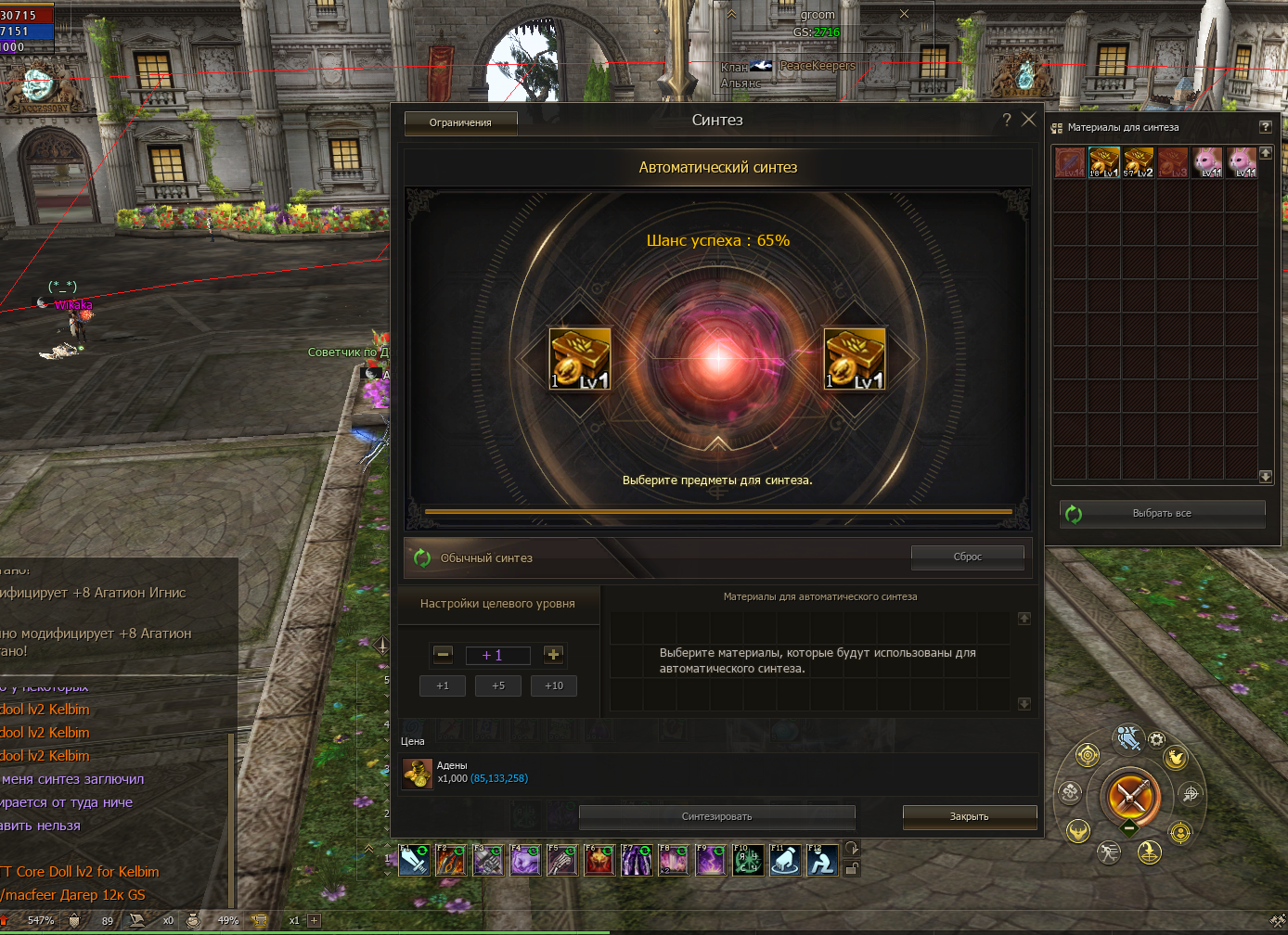Choose the +10 target level button
Image resolution: width=1288 pixels, height=935 pixels.
554,685
